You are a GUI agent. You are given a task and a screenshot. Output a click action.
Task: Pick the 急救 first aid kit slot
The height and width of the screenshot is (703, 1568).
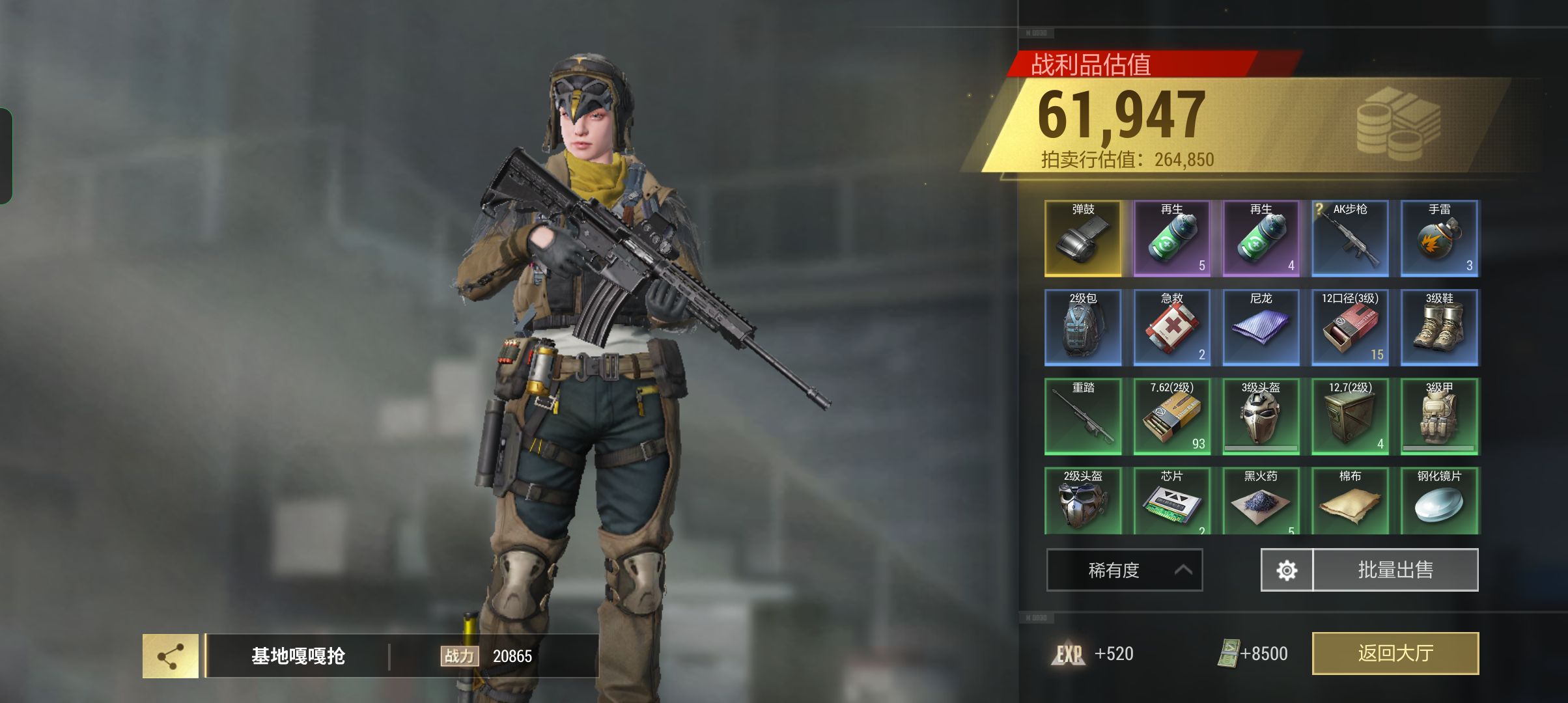1172,327
